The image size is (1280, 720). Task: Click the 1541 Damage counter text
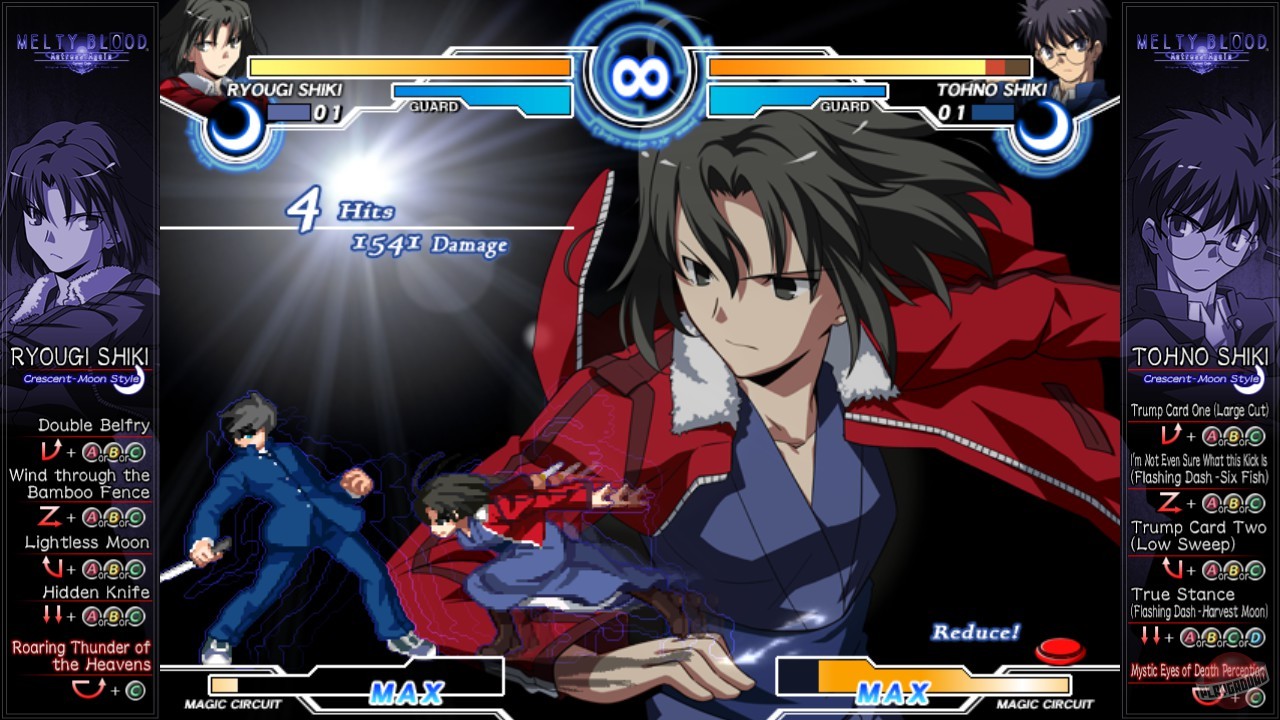point(428,244)
